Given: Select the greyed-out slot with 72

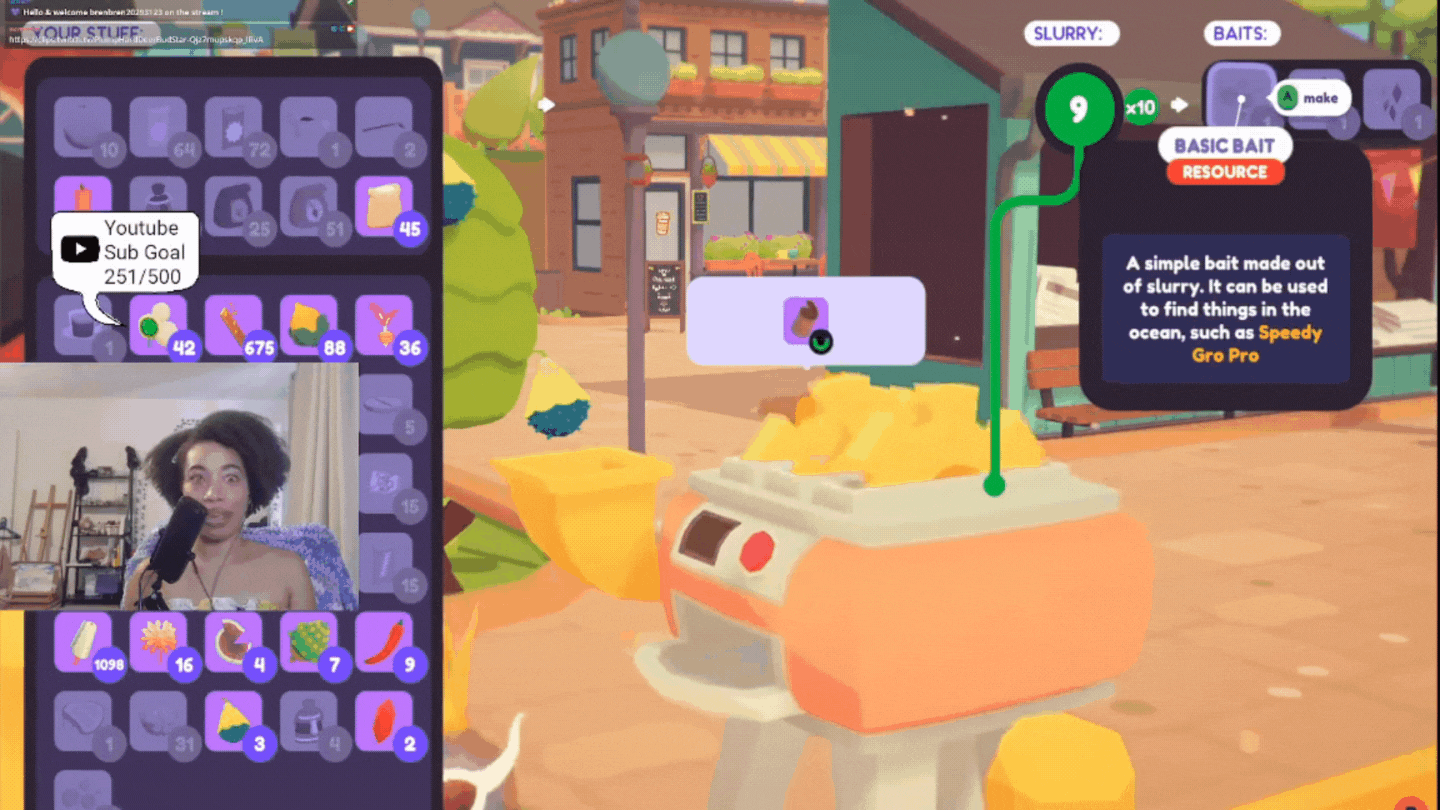Looking at the screenshot, I should pyautogui.click(x=234, y=128).
